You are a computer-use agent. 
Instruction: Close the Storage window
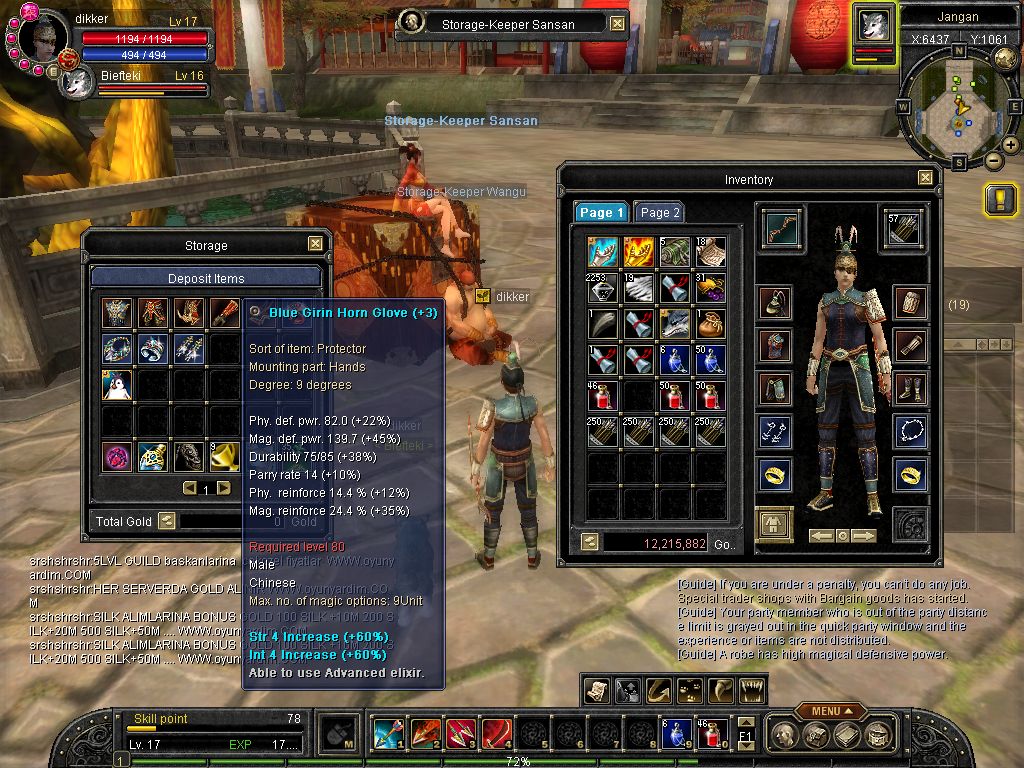click(315, 244)
